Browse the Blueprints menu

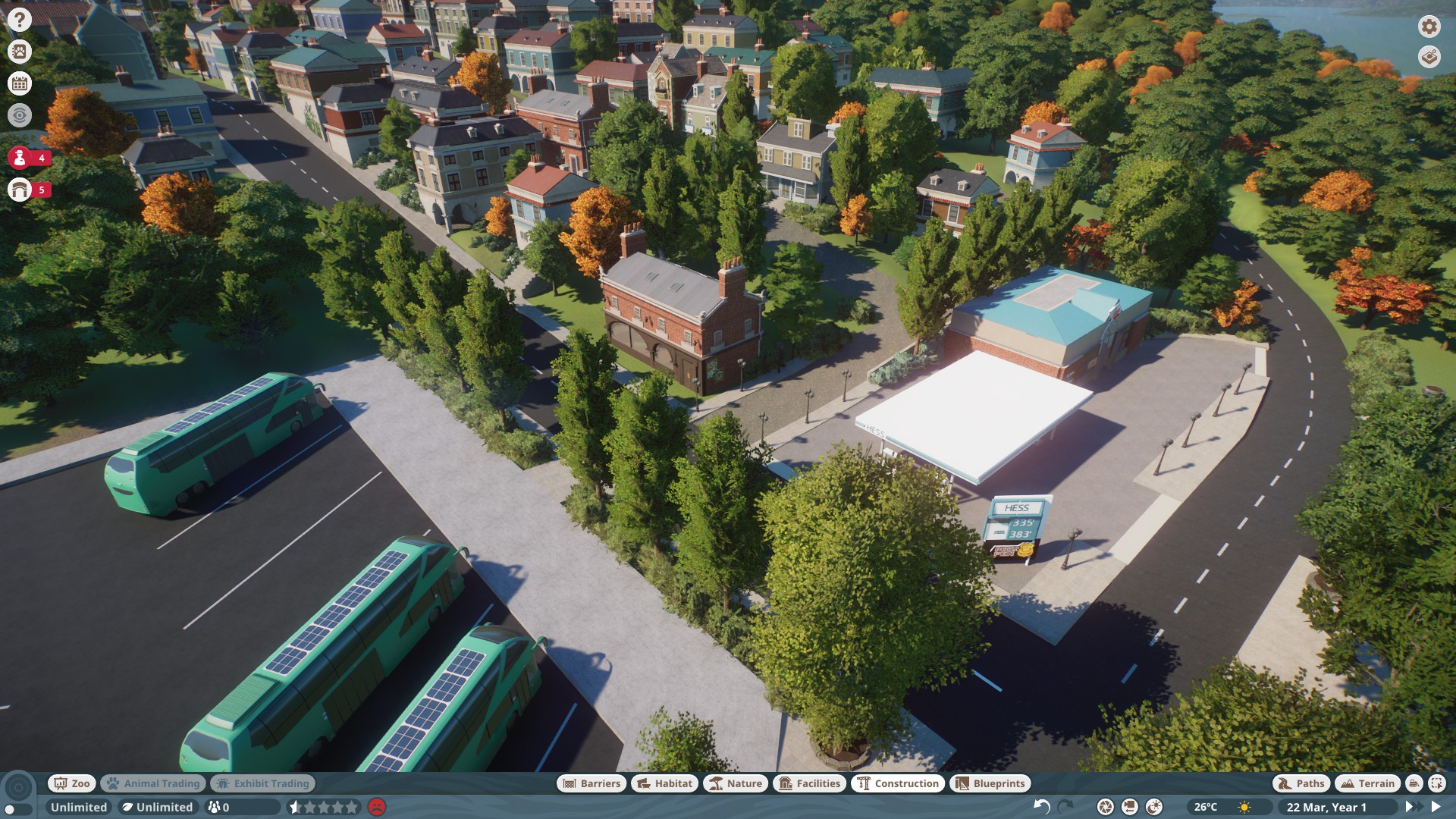point(990,783)
